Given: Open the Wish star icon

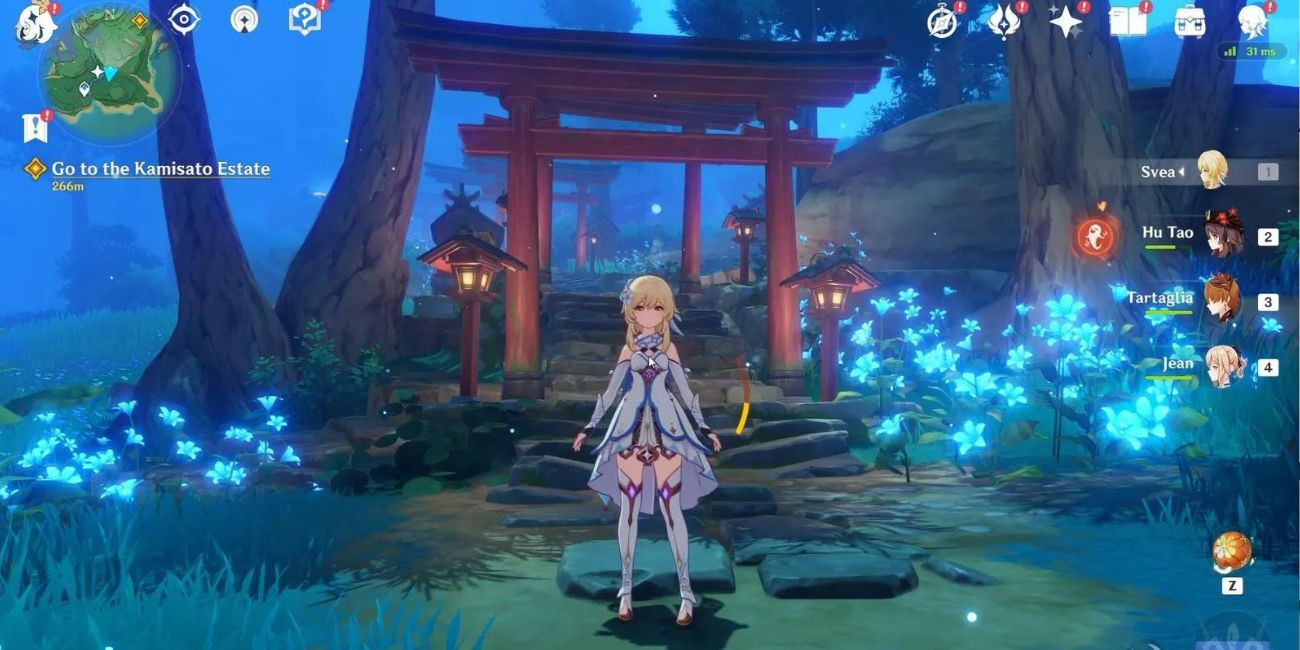Looking at the screenshot, I should (1065, 21).
